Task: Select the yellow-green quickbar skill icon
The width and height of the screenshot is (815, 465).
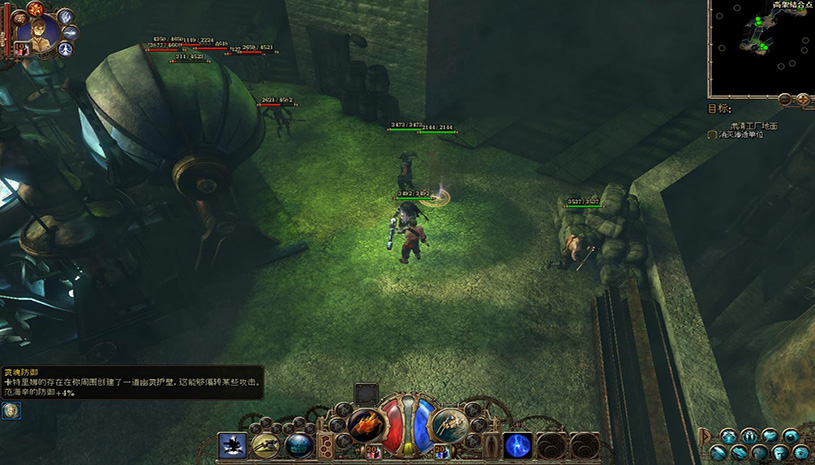Action: tap(265, 445)
